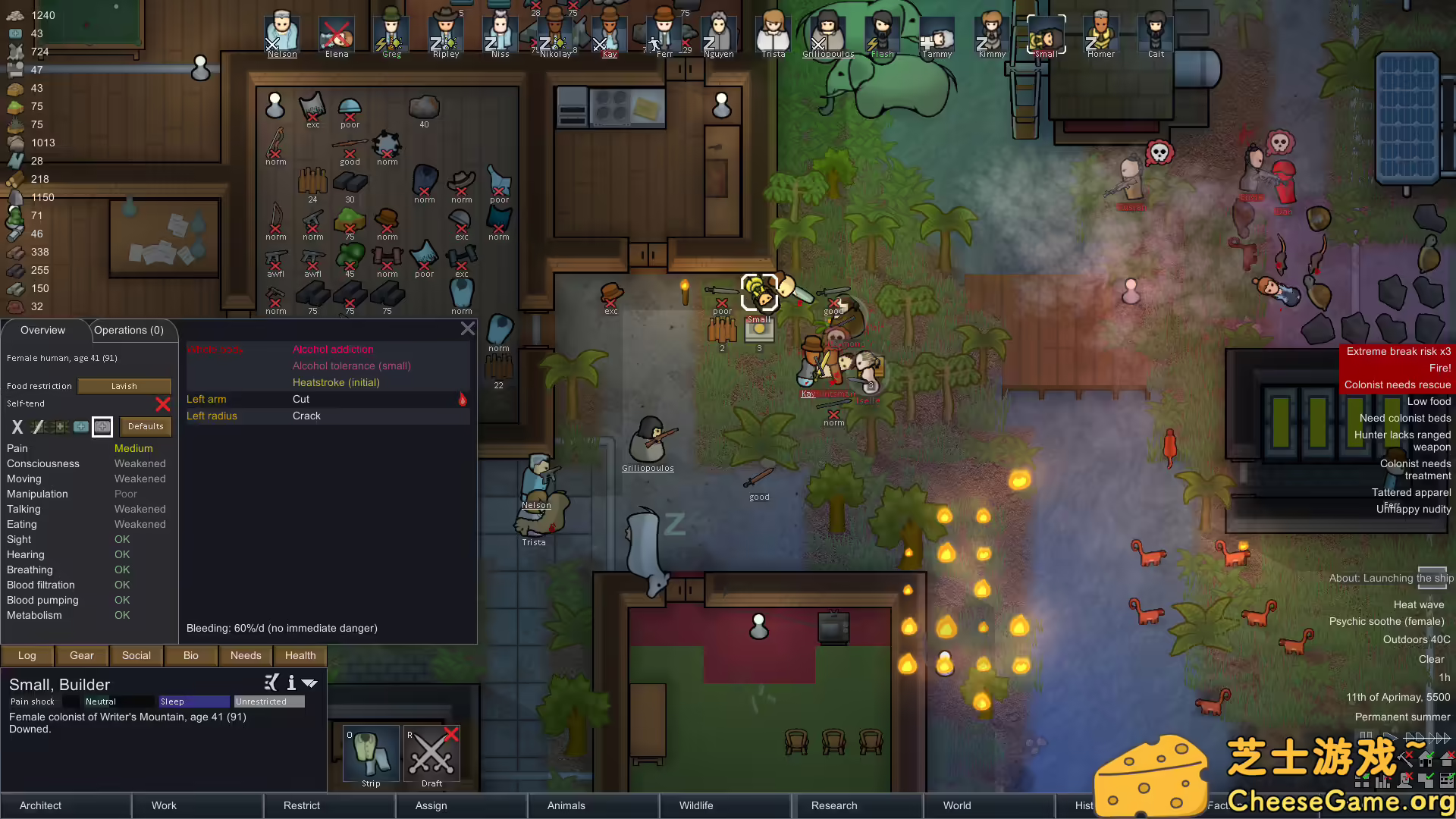Image resolution: width=1456 pixels, height=819 pixels.
Task: Expand the pawn card with the down arrow
Action: click(x=309, y=683)
